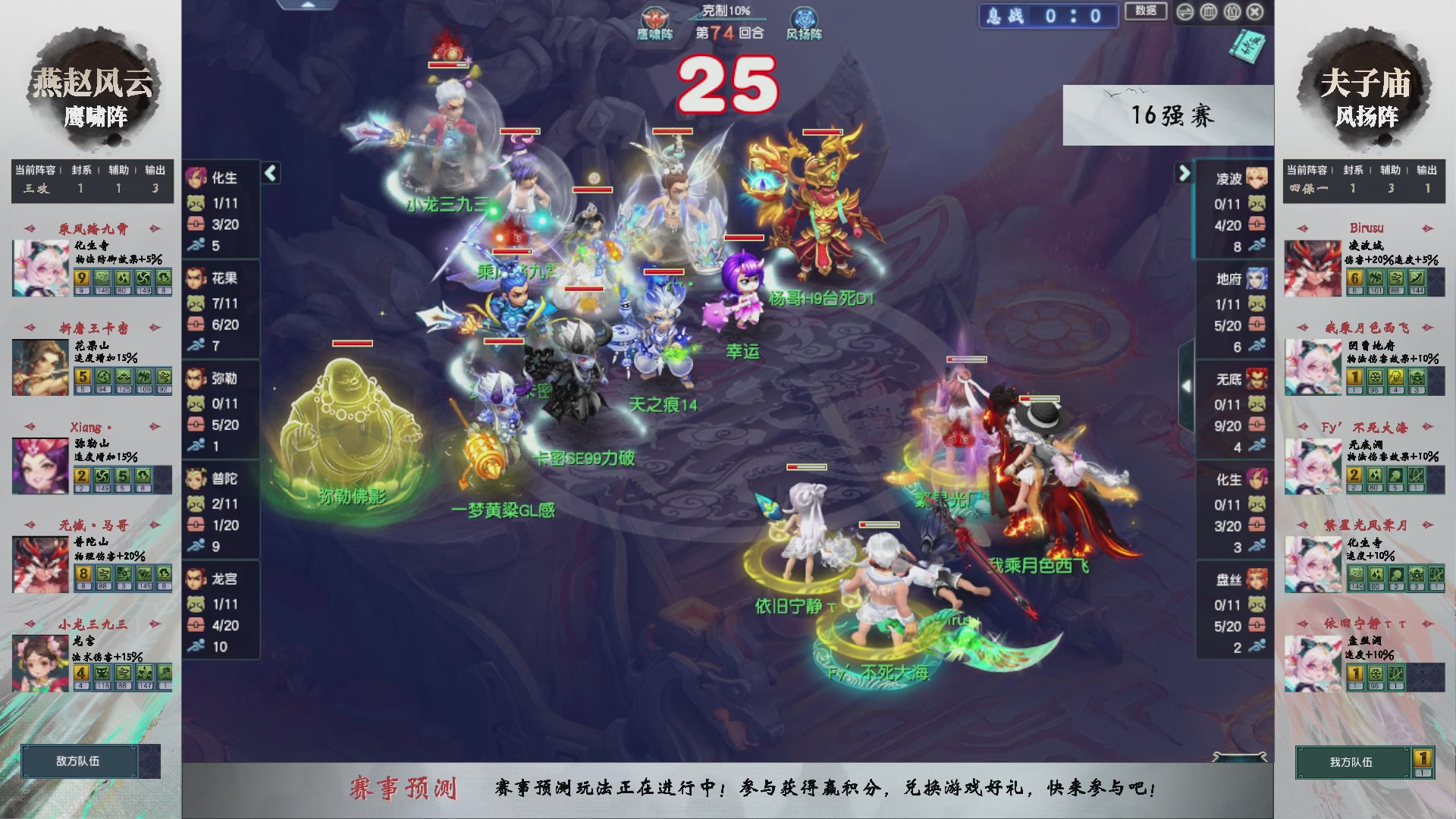The width and height of the screenshot is (1456, 819).
Task: Click the arena building icon at top right
Action: [x=1208, y=13]
